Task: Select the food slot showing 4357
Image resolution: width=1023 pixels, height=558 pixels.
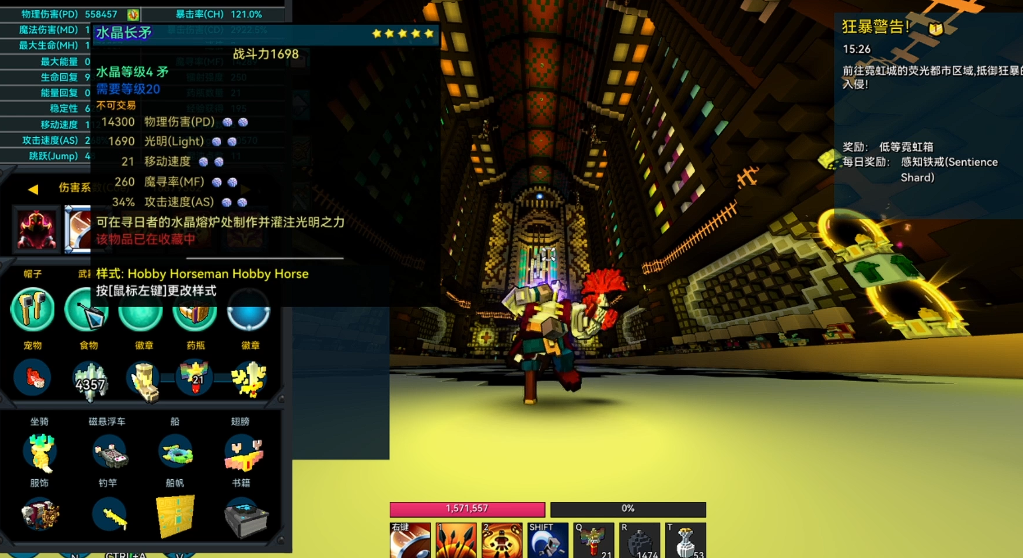Action: pyautogui.click(x=89, y=378)
